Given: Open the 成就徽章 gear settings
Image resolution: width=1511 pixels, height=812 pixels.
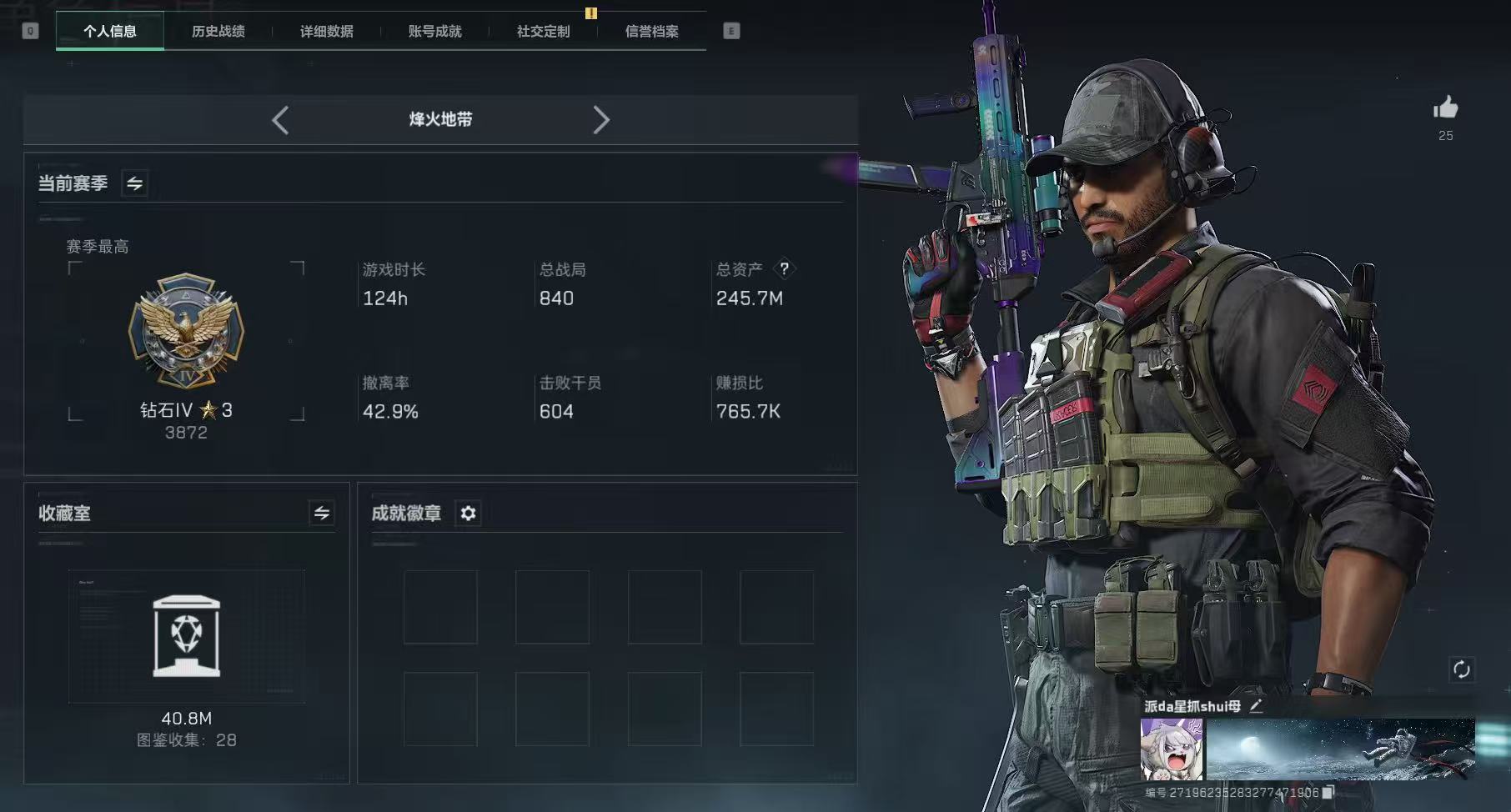Looking at the screenshot, I should point(469,513).
